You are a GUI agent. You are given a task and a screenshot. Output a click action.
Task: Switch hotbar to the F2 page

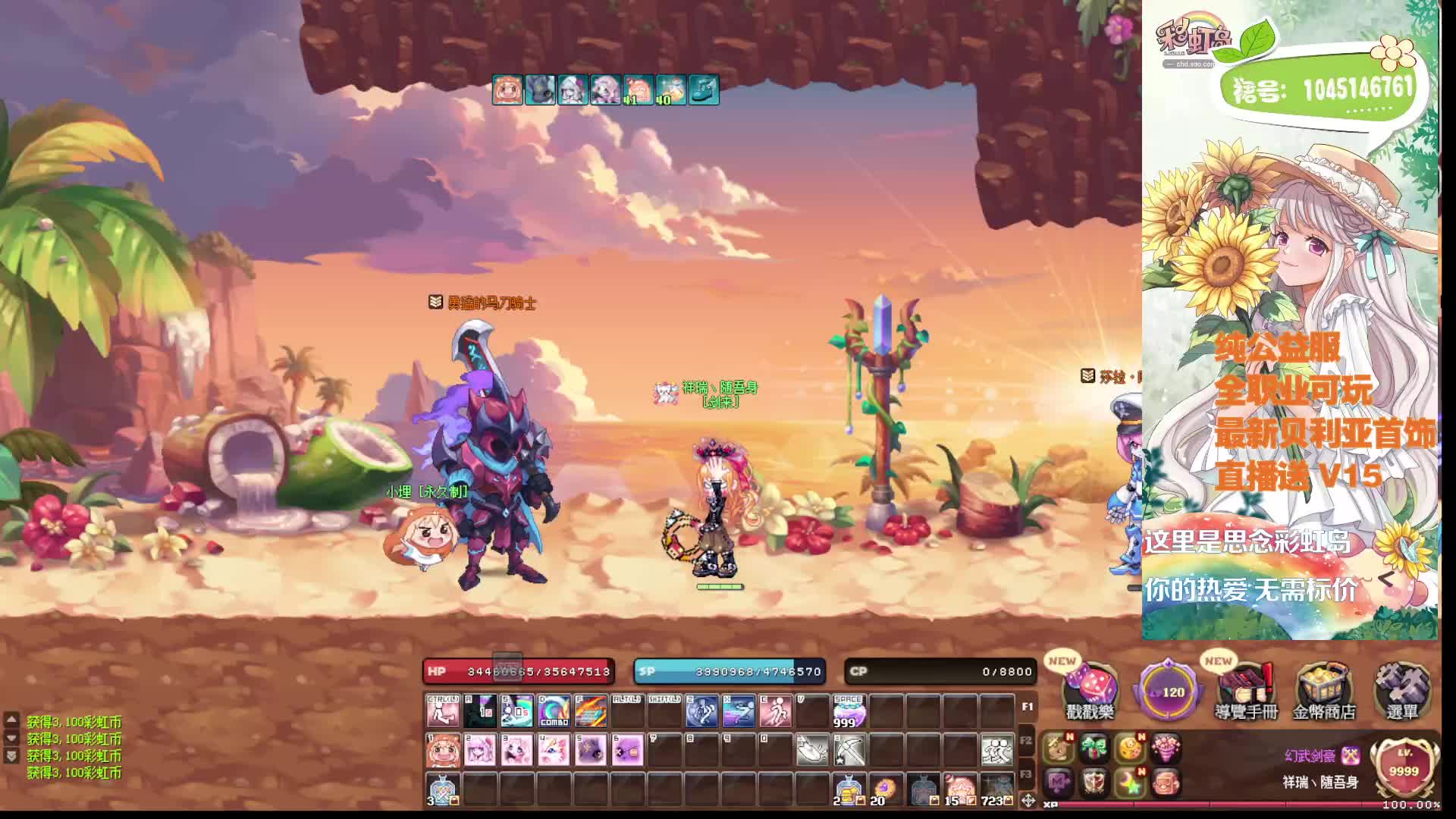pyautogui.click(x=1026, y=741)
